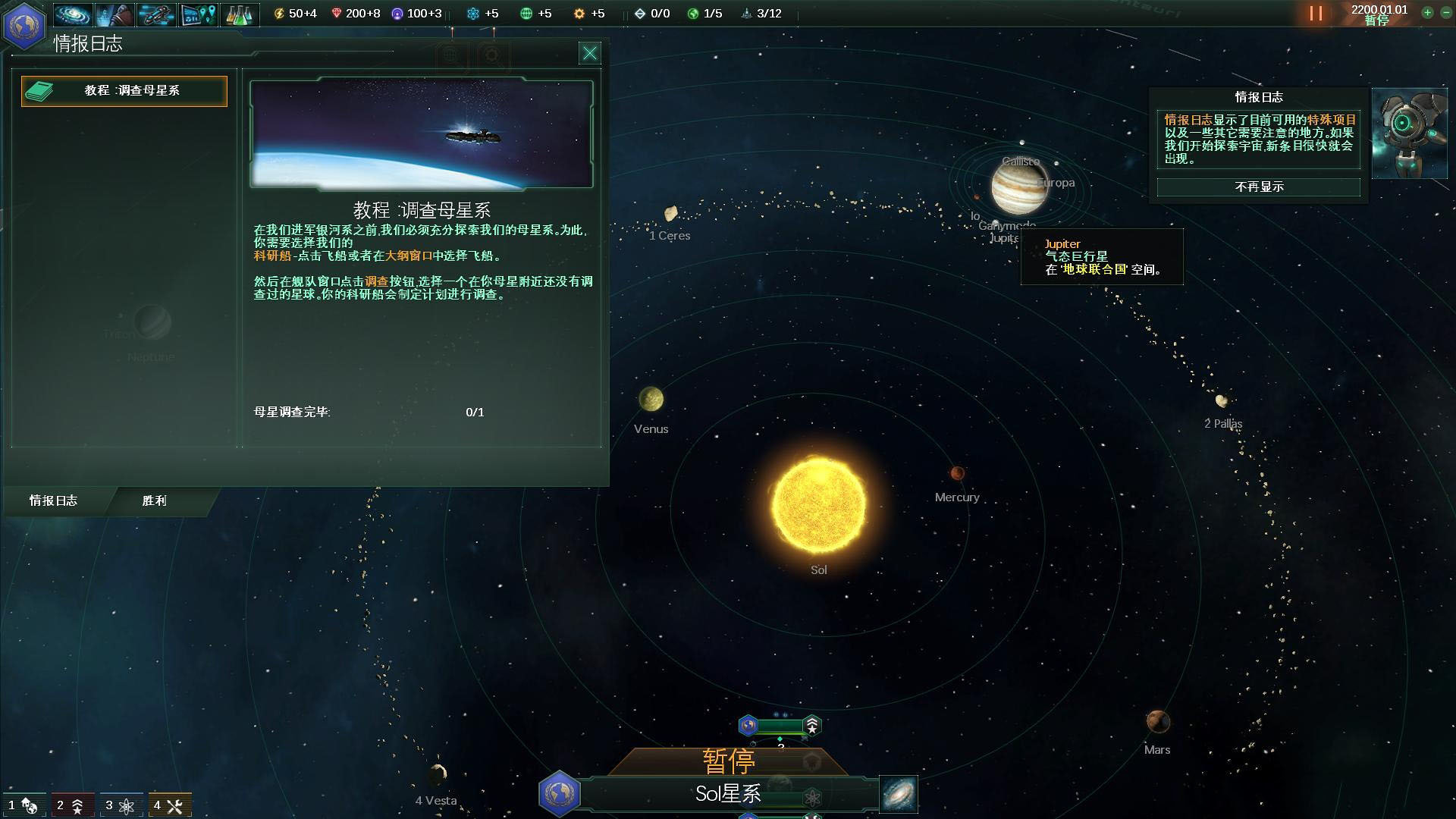Select group 4 construction ship shortcut
This screenshot has width=1456, height=819.
point(168,805)
